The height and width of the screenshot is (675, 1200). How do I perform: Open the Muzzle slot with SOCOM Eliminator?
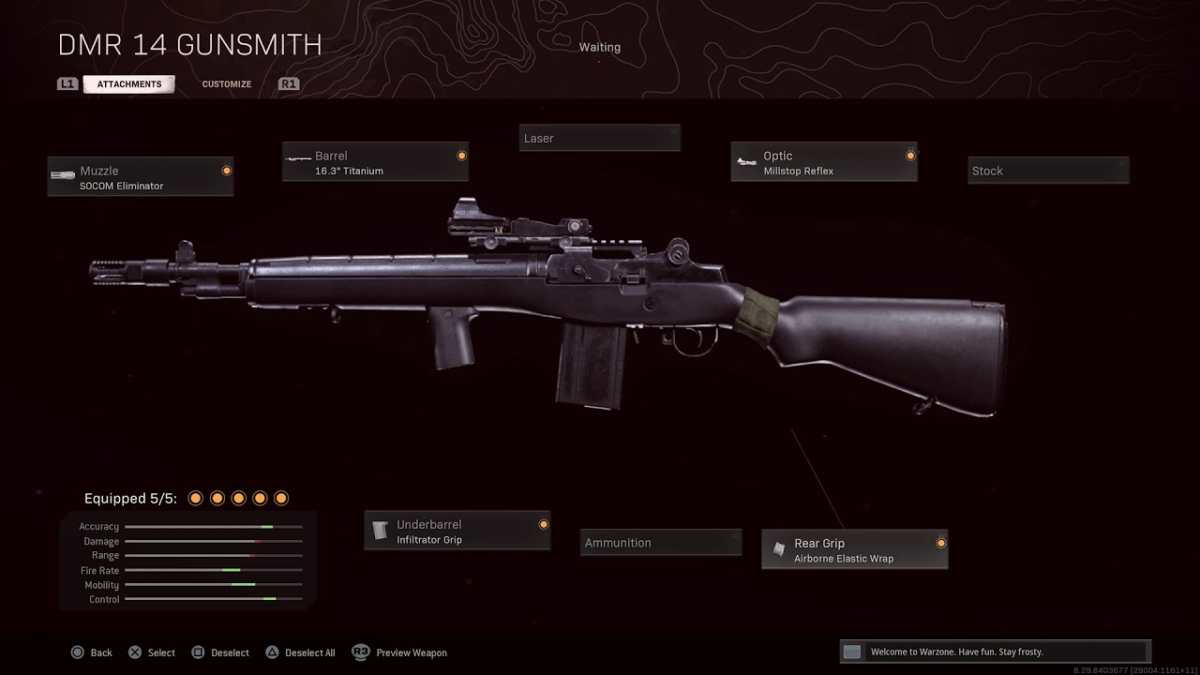tap(141, 177)
